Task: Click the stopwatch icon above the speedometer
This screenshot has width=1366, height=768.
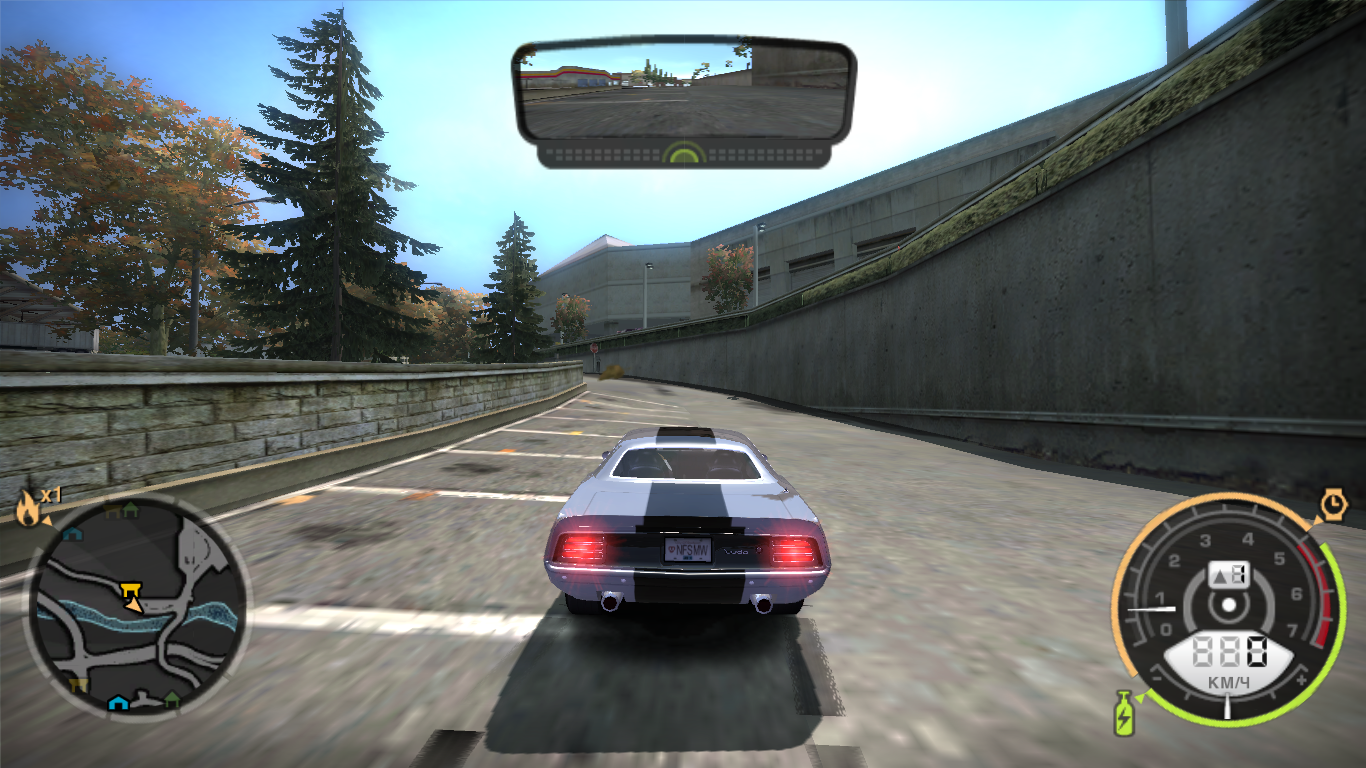Action: pos(1333,503)
